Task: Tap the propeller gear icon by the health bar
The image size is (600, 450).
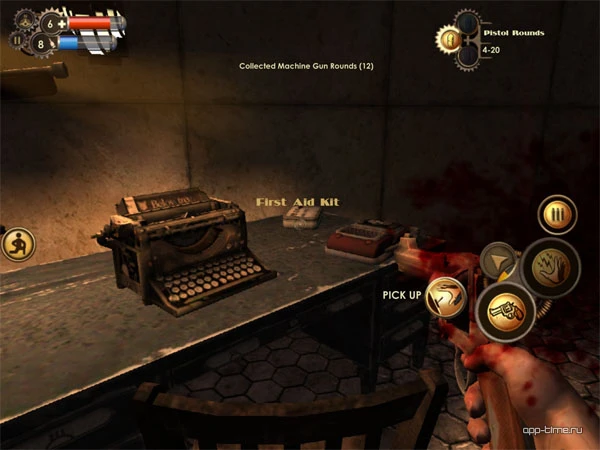Action: click(24, 18)
